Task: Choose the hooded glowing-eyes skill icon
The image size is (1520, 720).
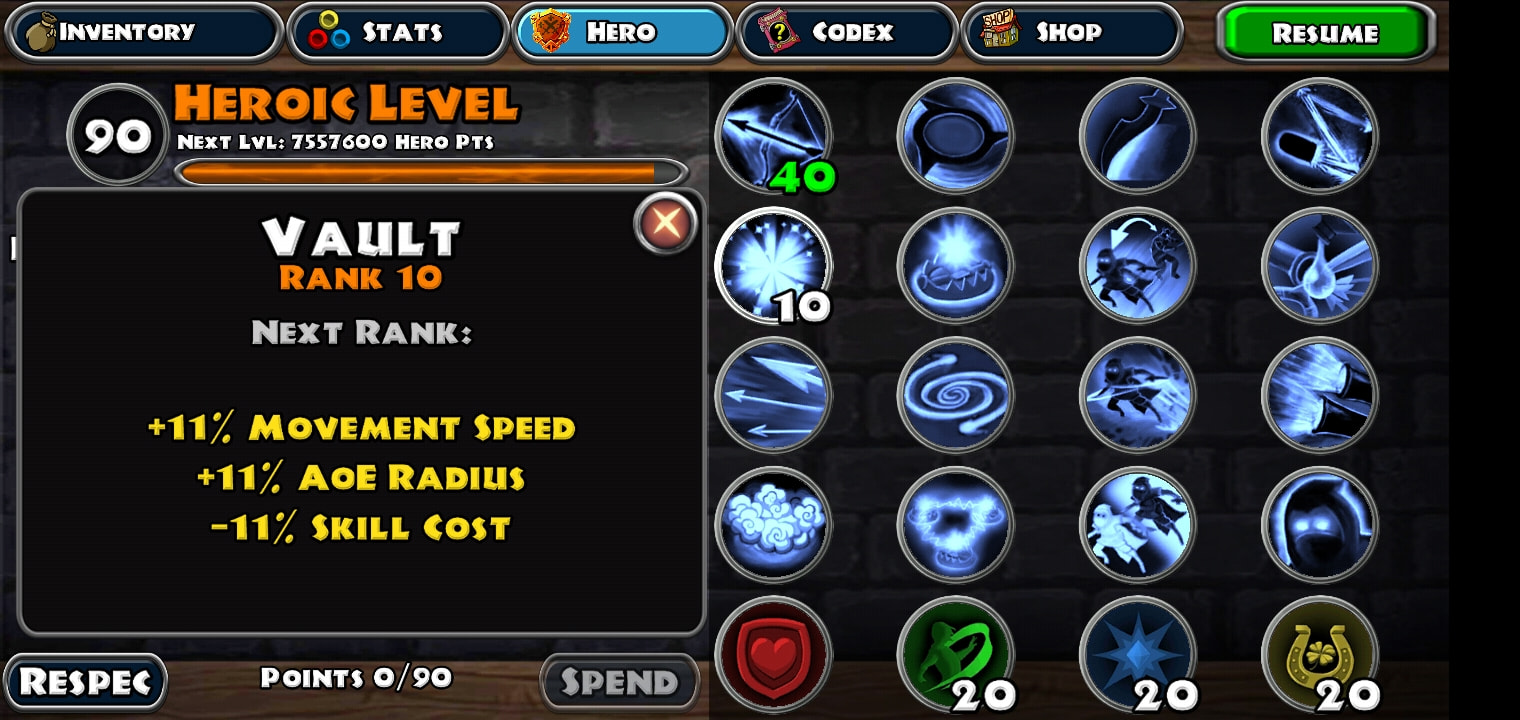Action: [1320, 524]
